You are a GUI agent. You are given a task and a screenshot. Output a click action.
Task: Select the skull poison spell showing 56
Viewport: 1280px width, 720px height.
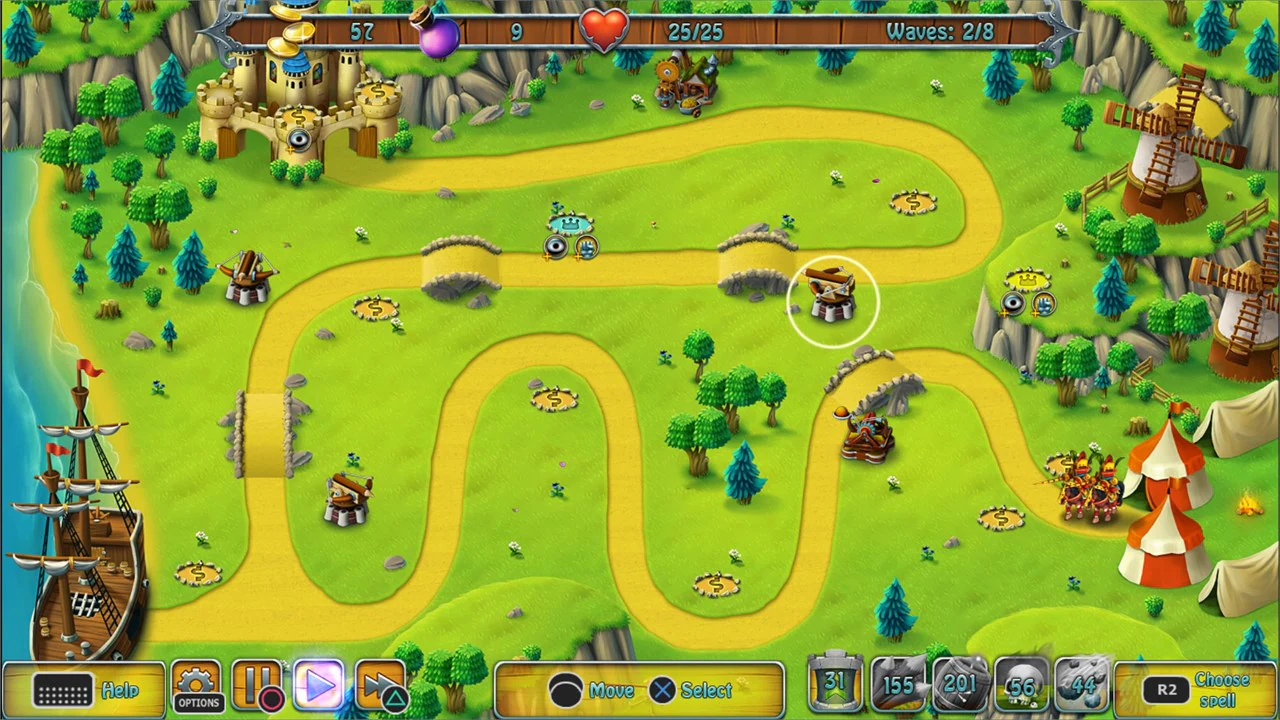point(1022,686)
